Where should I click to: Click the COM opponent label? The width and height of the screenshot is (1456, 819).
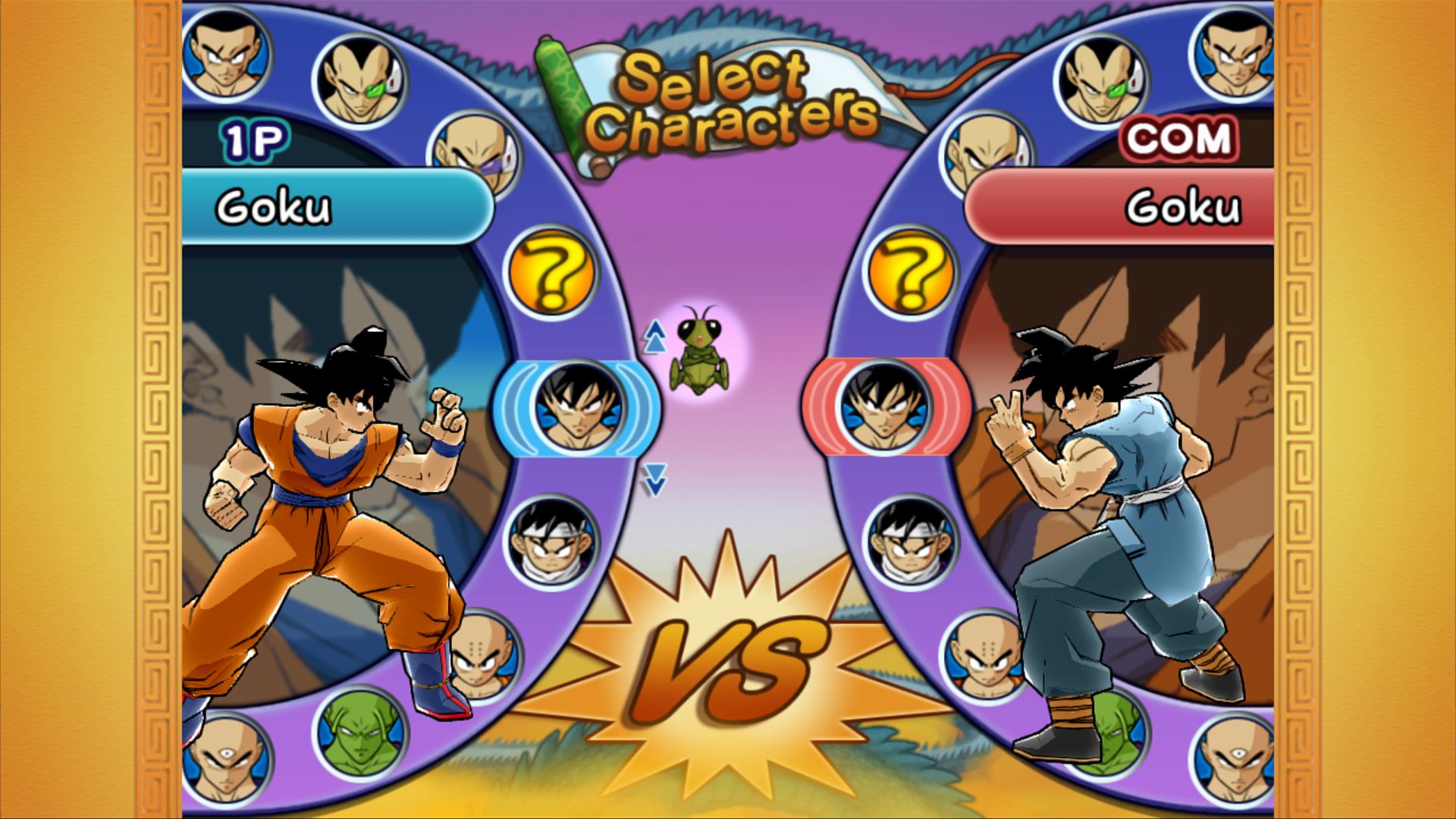1178,138
